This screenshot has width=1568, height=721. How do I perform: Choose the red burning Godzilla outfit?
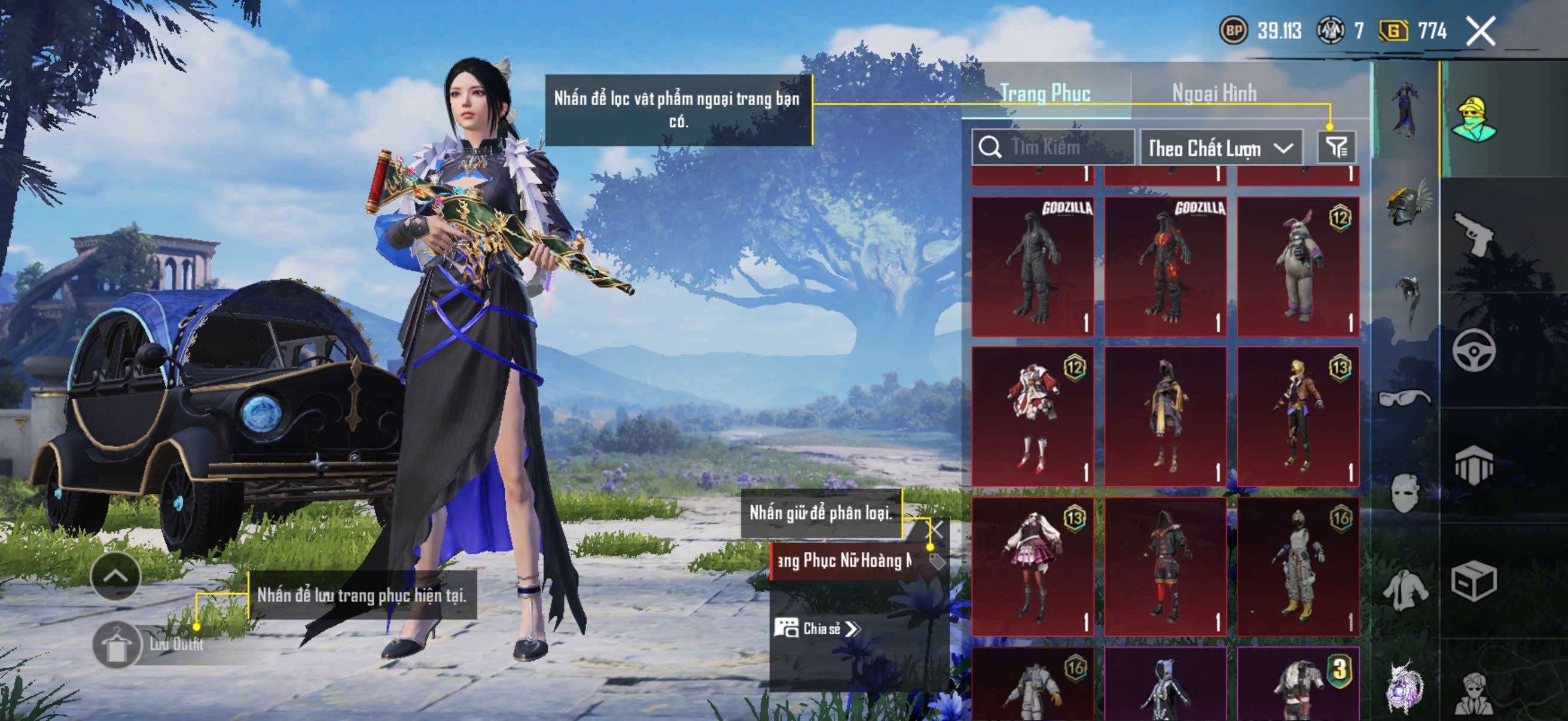point(1165,267)
